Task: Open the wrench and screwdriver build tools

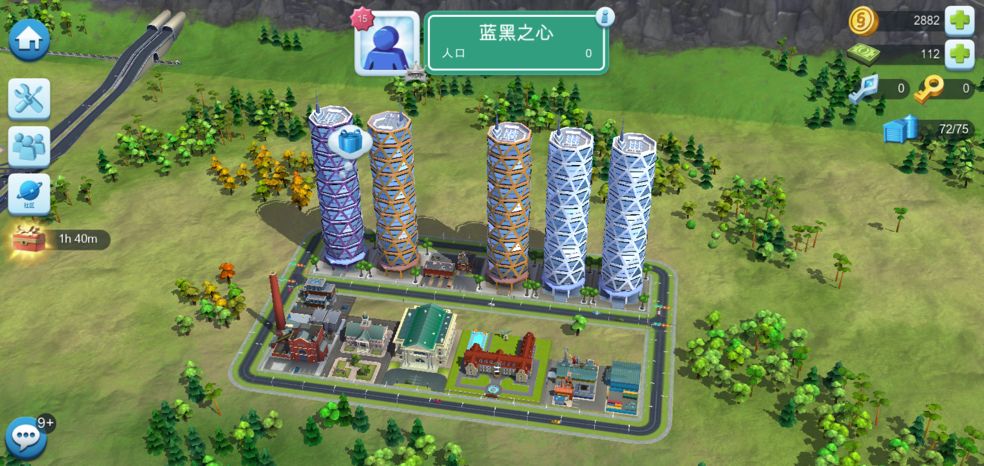Action: click(x=29, y=98)
